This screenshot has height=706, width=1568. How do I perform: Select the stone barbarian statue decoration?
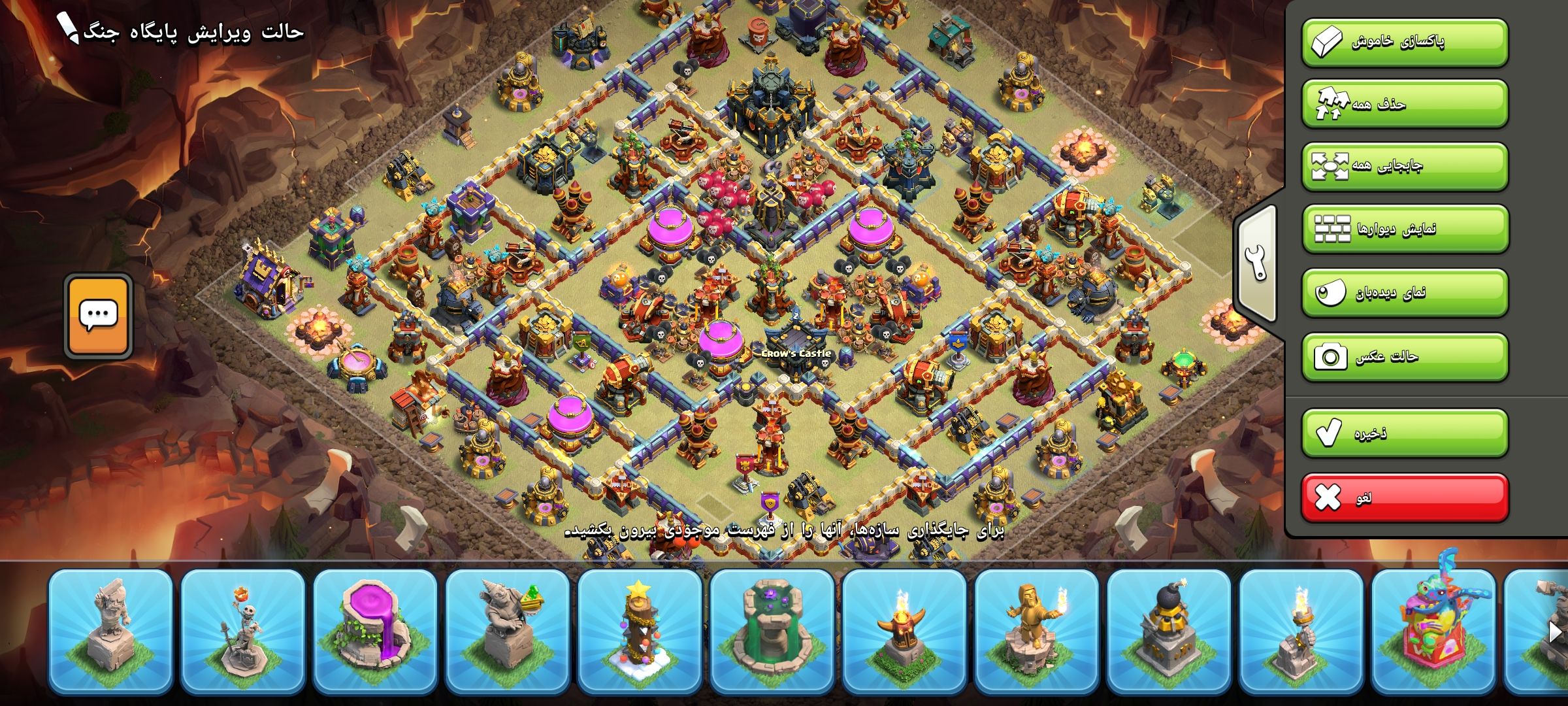(110, 631)
